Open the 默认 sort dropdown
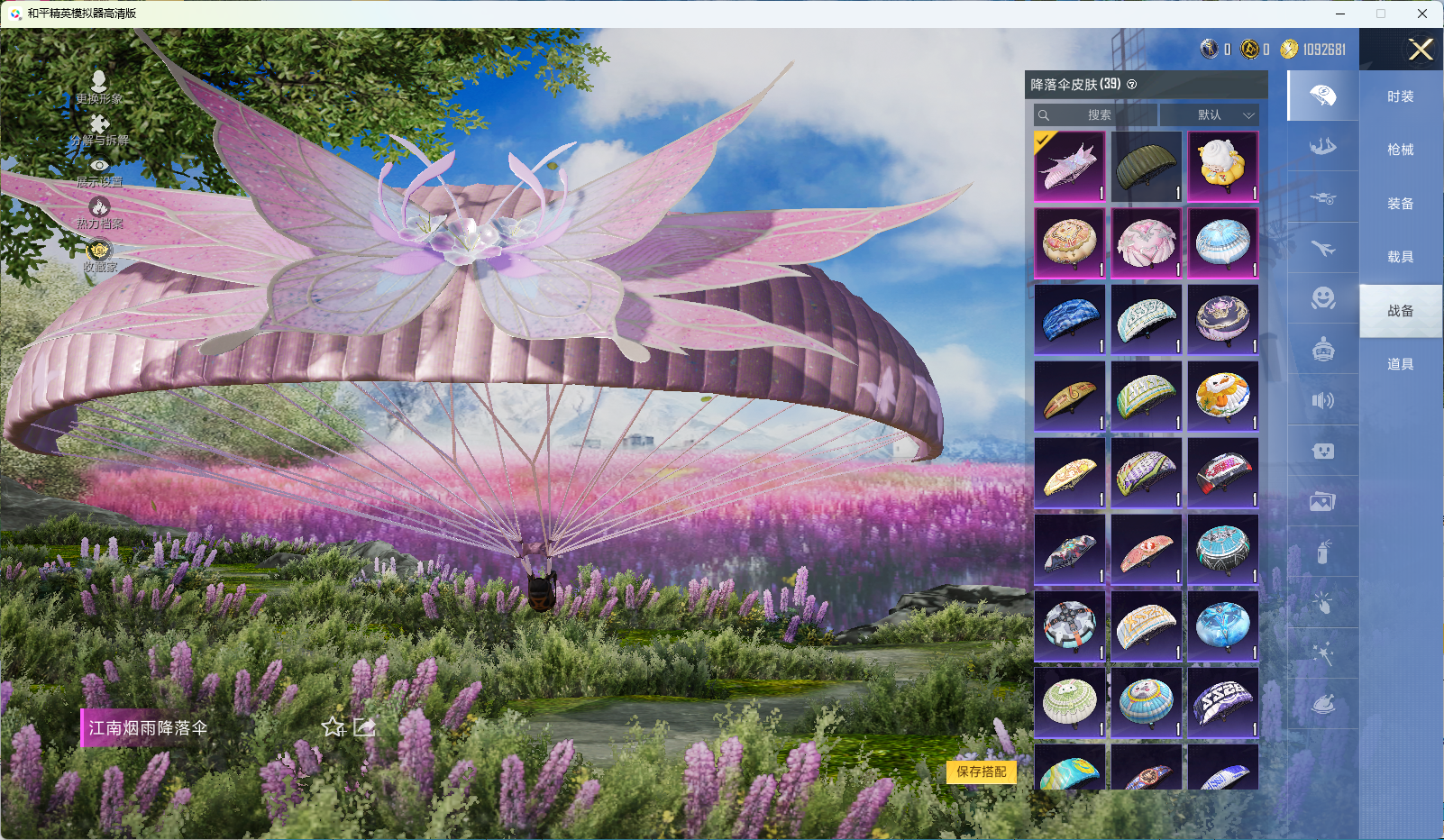Viewport: 1444px width, 840px height. [x=1210, y=115]
